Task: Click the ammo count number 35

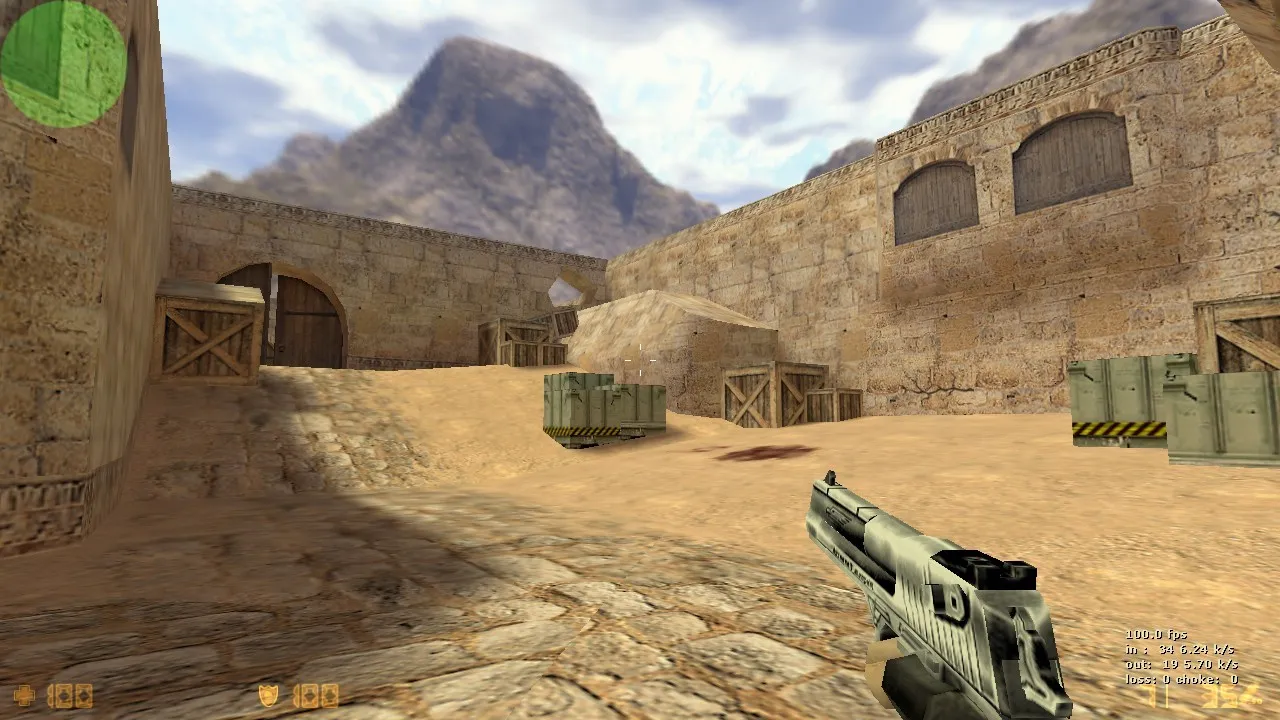Action: tap(1216, 695)
